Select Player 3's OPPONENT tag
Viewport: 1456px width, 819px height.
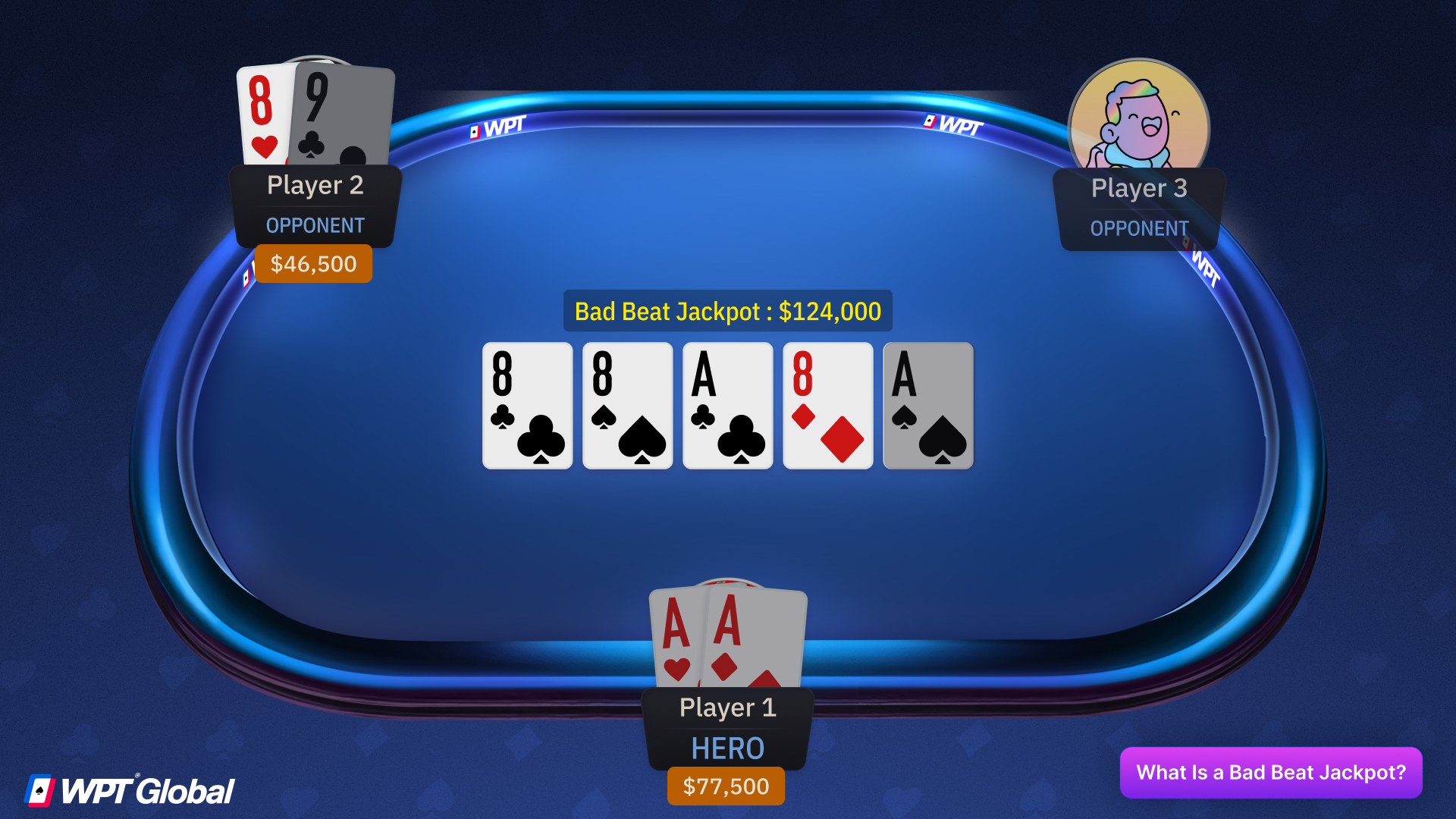tap(1139, 227)
